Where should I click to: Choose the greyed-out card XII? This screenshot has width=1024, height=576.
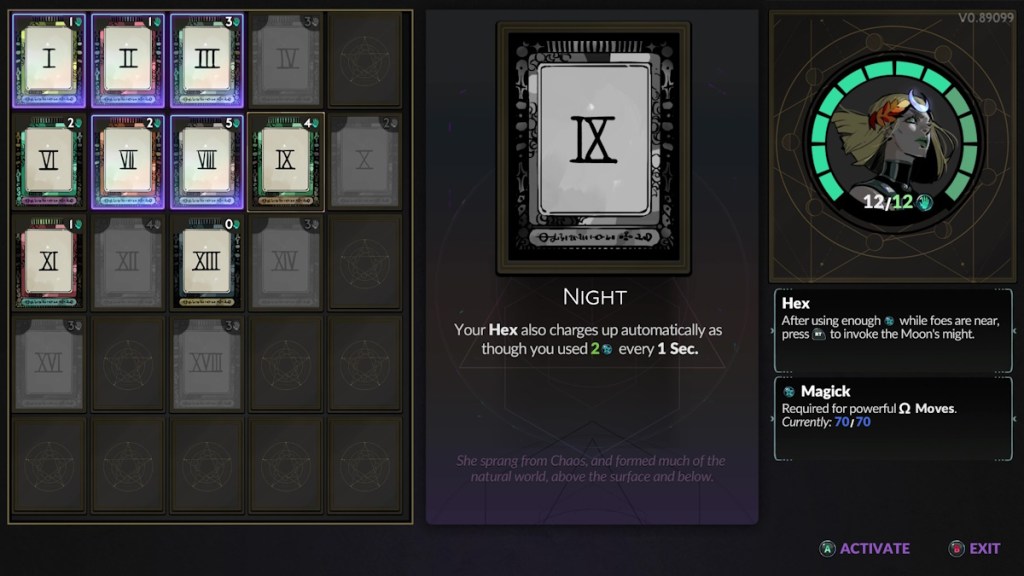[128, 262]
